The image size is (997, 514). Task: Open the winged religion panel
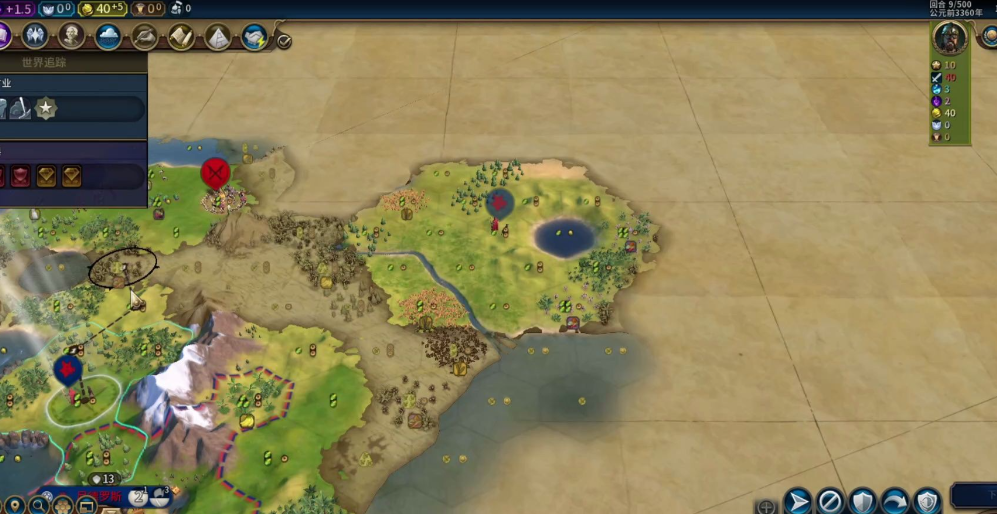click(35, 37)
